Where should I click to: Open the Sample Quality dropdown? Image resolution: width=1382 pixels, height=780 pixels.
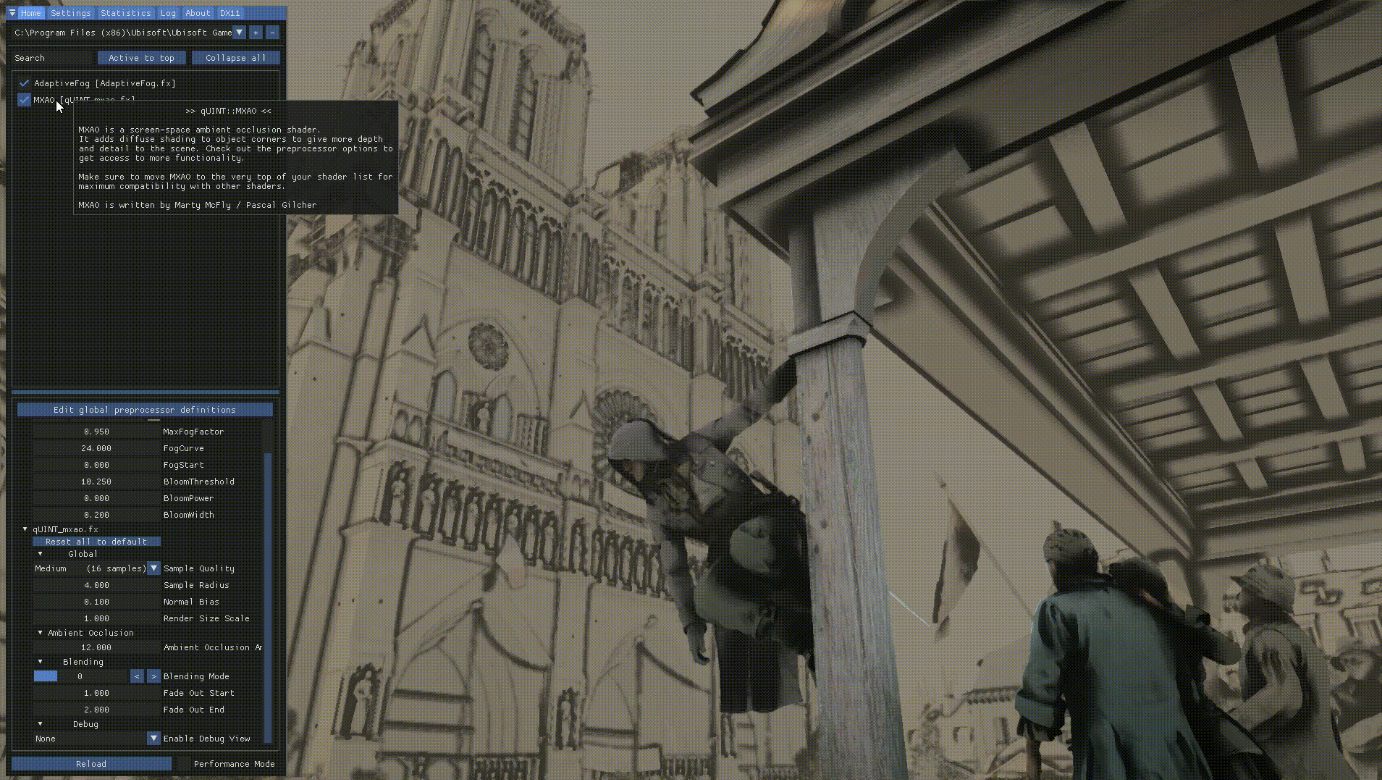click(x=152, y=568)
